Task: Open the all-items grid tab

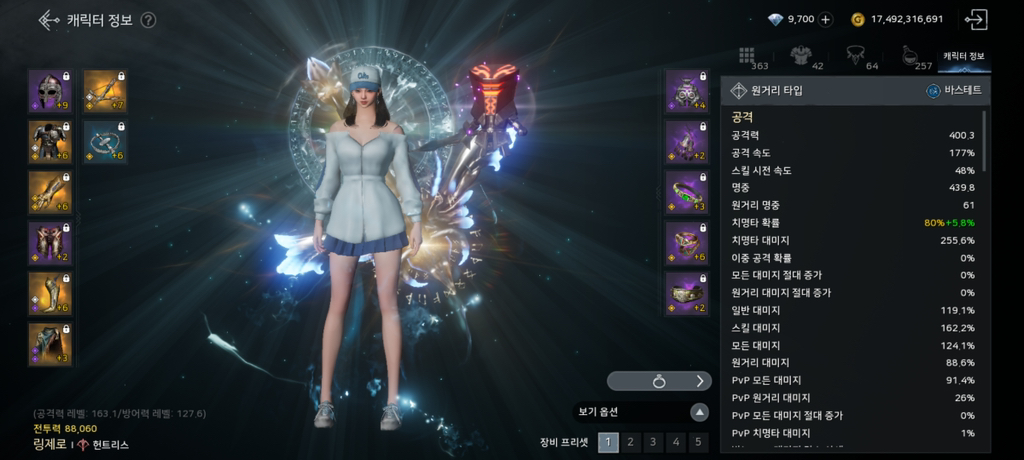Action: pyautogui.click(x=746, y=56)
